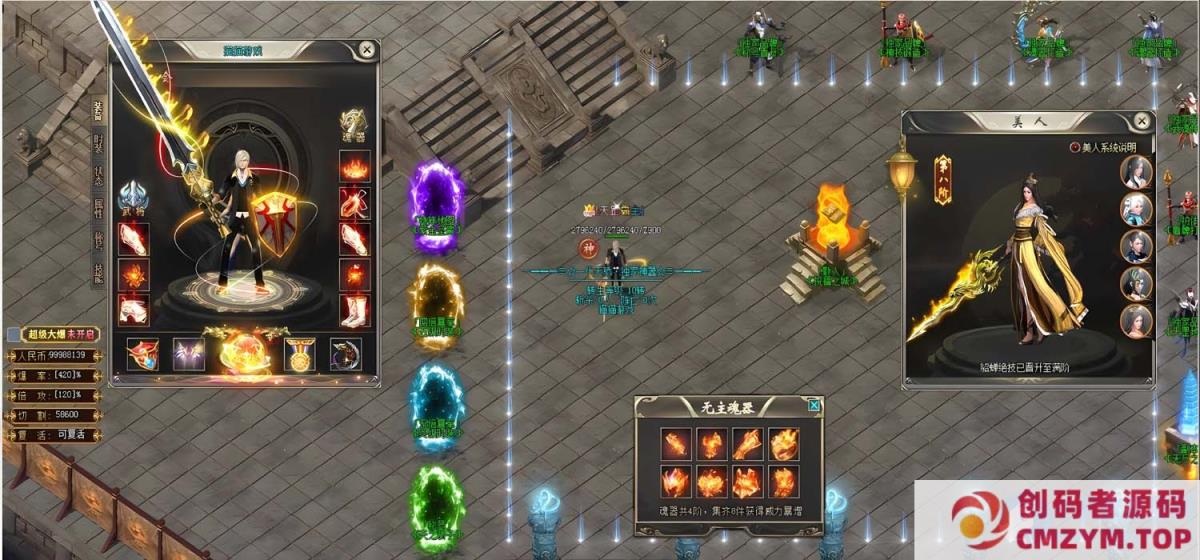Viewport: 1200px width, 560px height.
Task: Click the glowing orb center equipment slot
Action: point(243,354)
